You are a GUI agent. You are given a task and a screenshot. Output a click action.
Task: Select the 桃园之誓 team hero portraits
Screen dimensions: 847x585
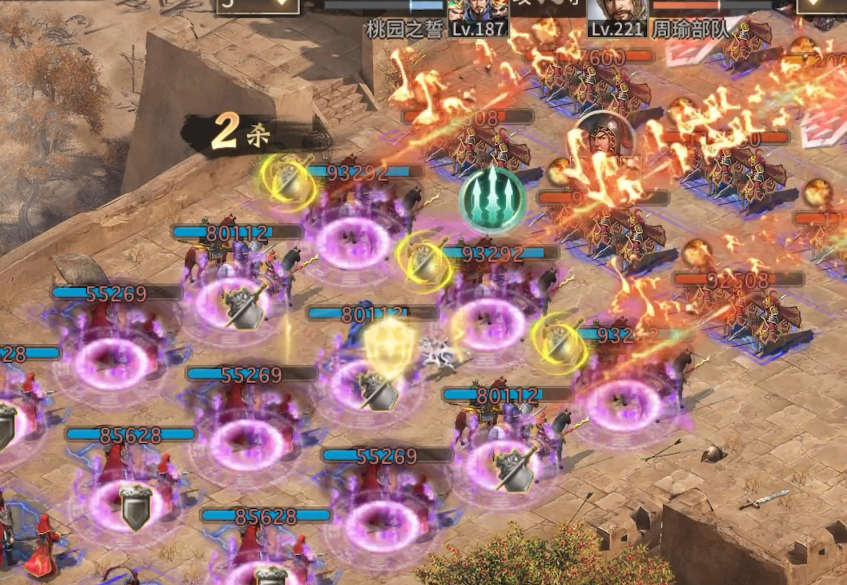click(478, 12)
